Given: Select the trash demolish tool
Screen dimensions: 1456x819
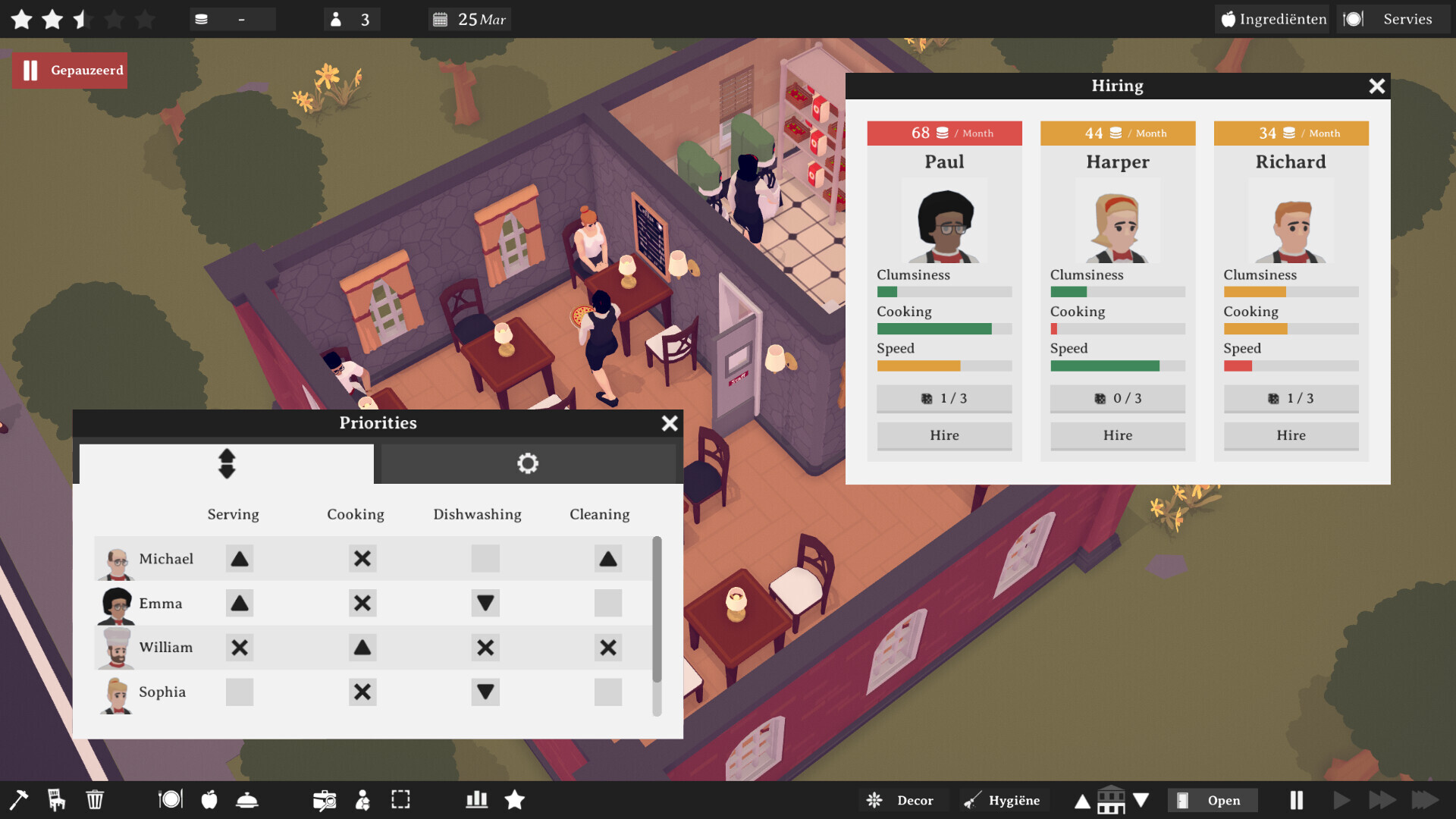Looking at the screenshot, I should click(x=94, y=799).
